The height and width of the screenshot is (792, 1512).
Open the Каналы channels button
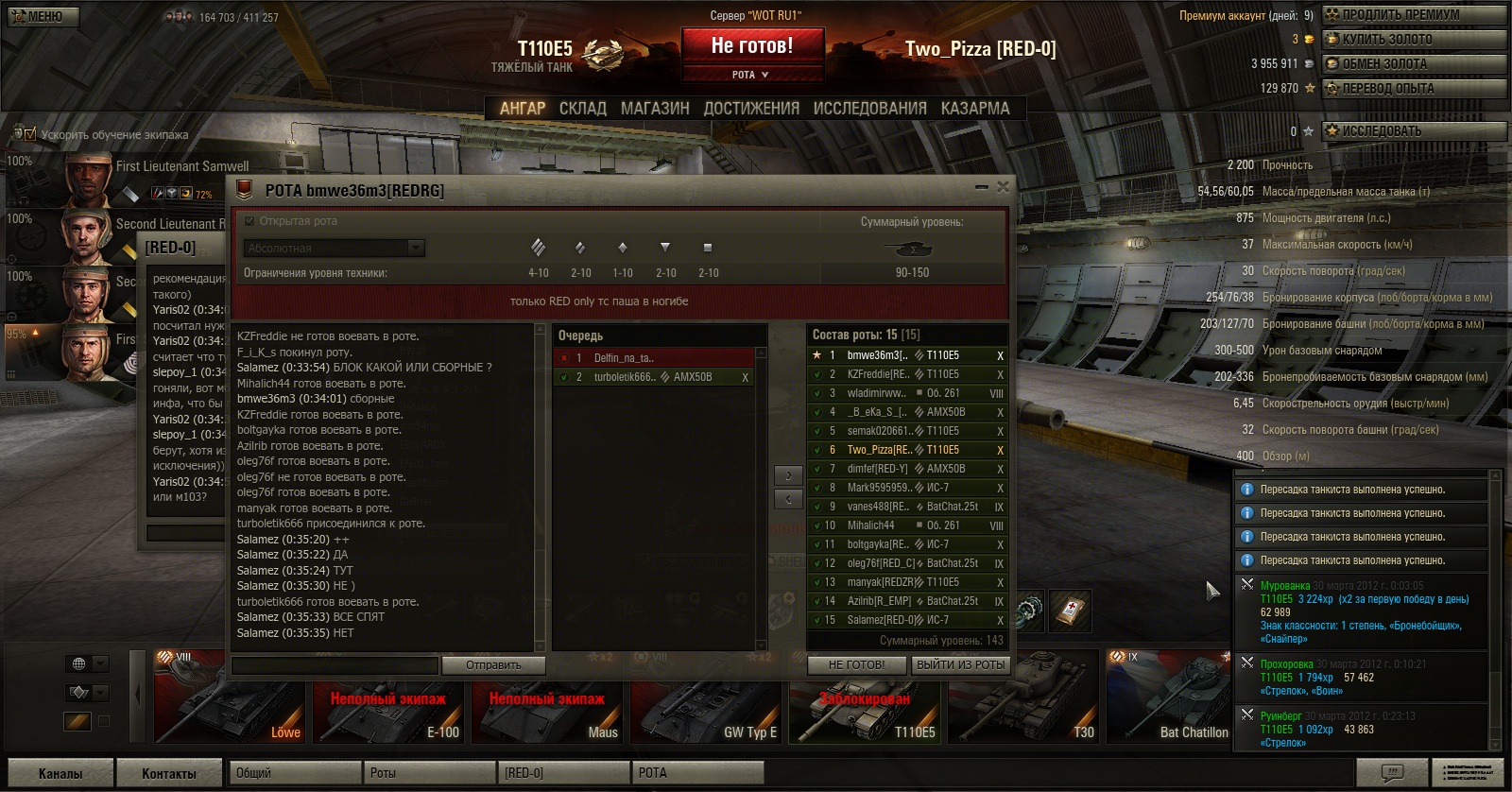60,773
